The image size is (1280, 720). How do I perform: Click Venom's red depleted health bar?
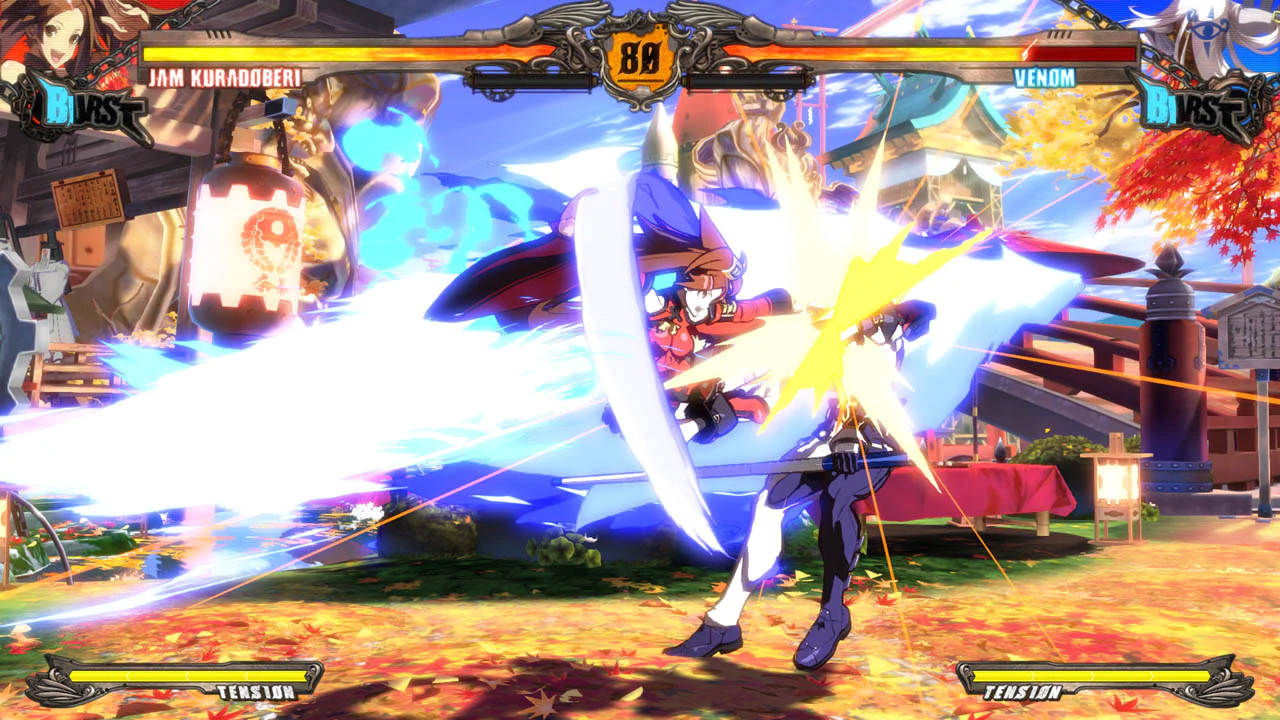click(x=1080, y=55)
